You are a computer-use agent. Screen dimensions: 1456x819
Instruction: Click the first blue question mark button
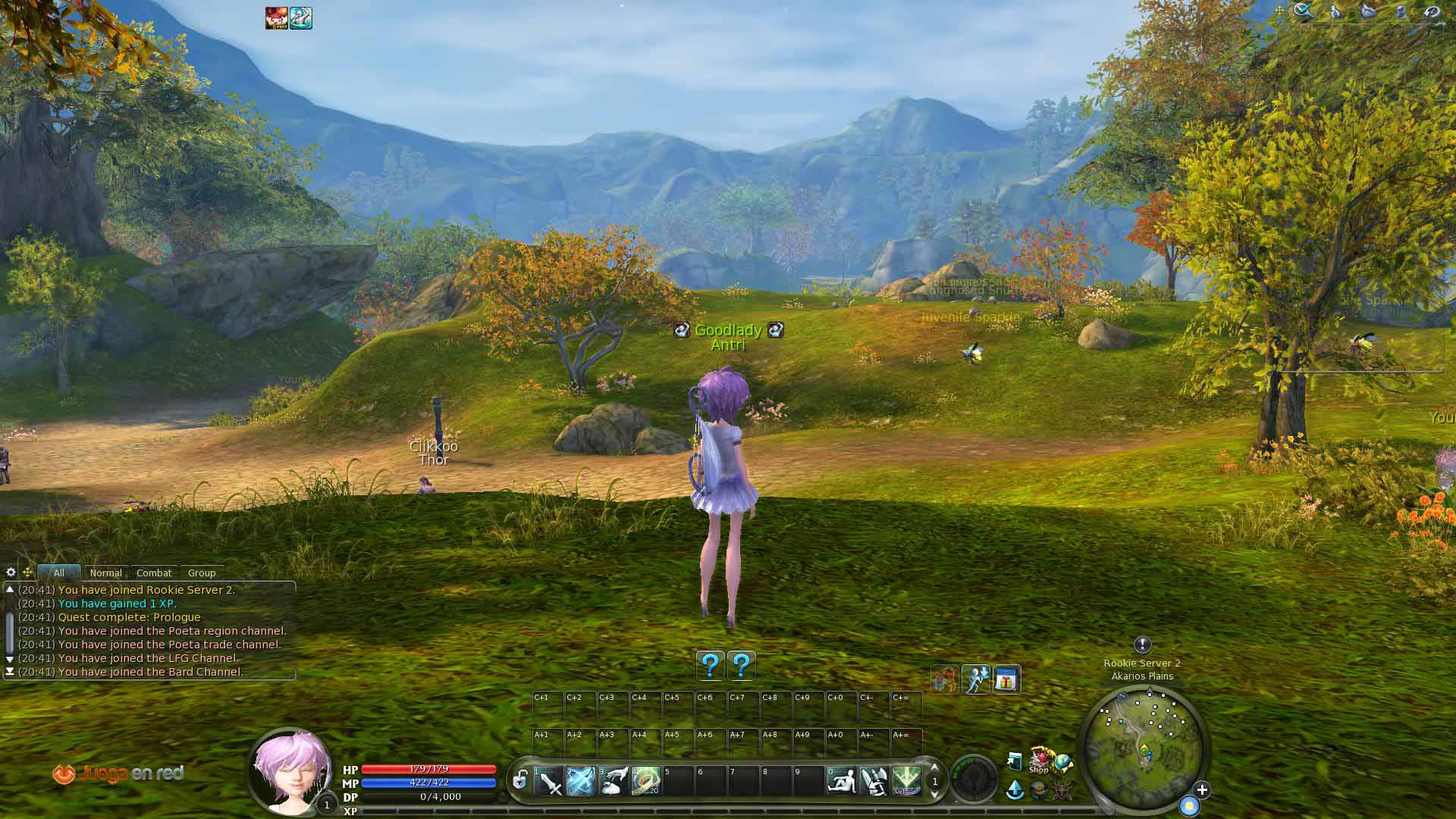tap(711, 666)
